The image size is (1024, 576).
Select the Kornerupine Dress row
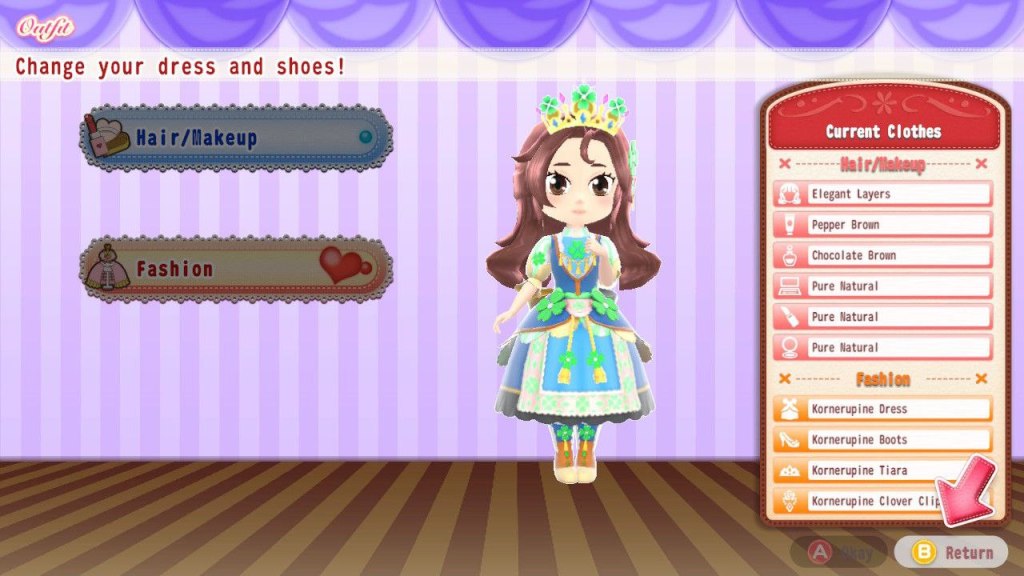coord(883,409)
